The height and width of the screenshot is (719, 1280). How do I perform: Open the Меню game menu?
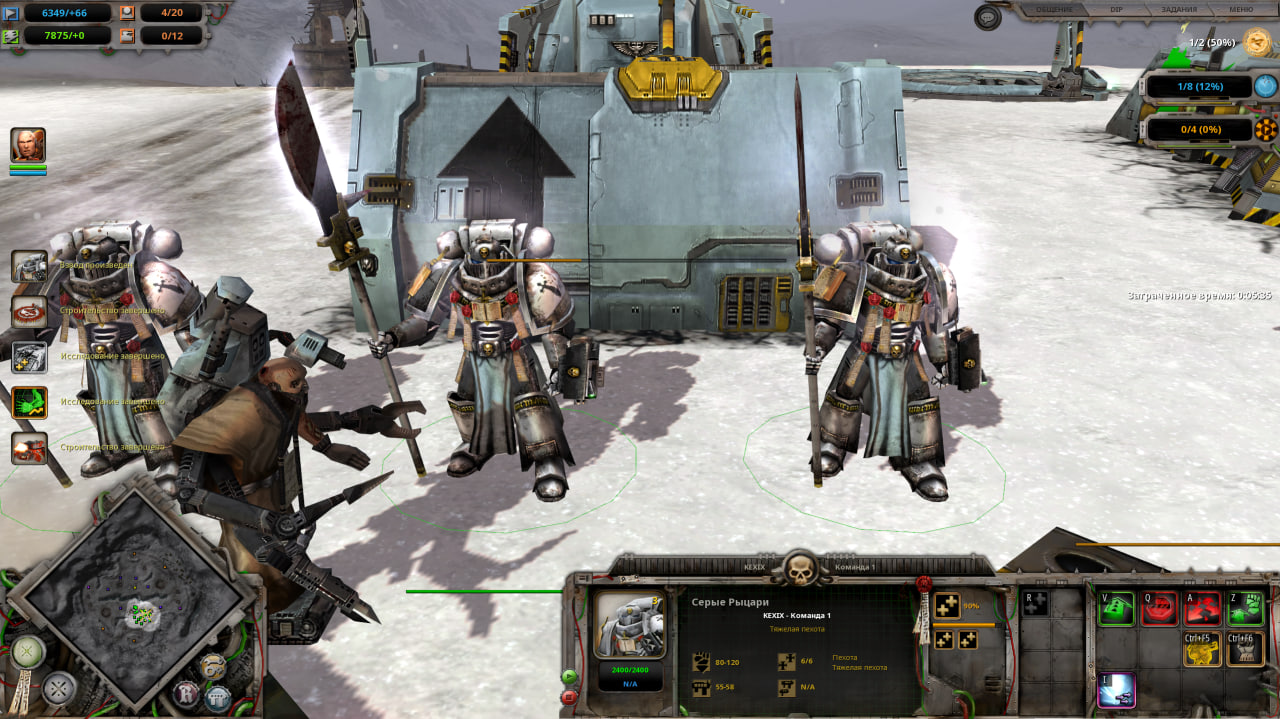click(1240, 10)
